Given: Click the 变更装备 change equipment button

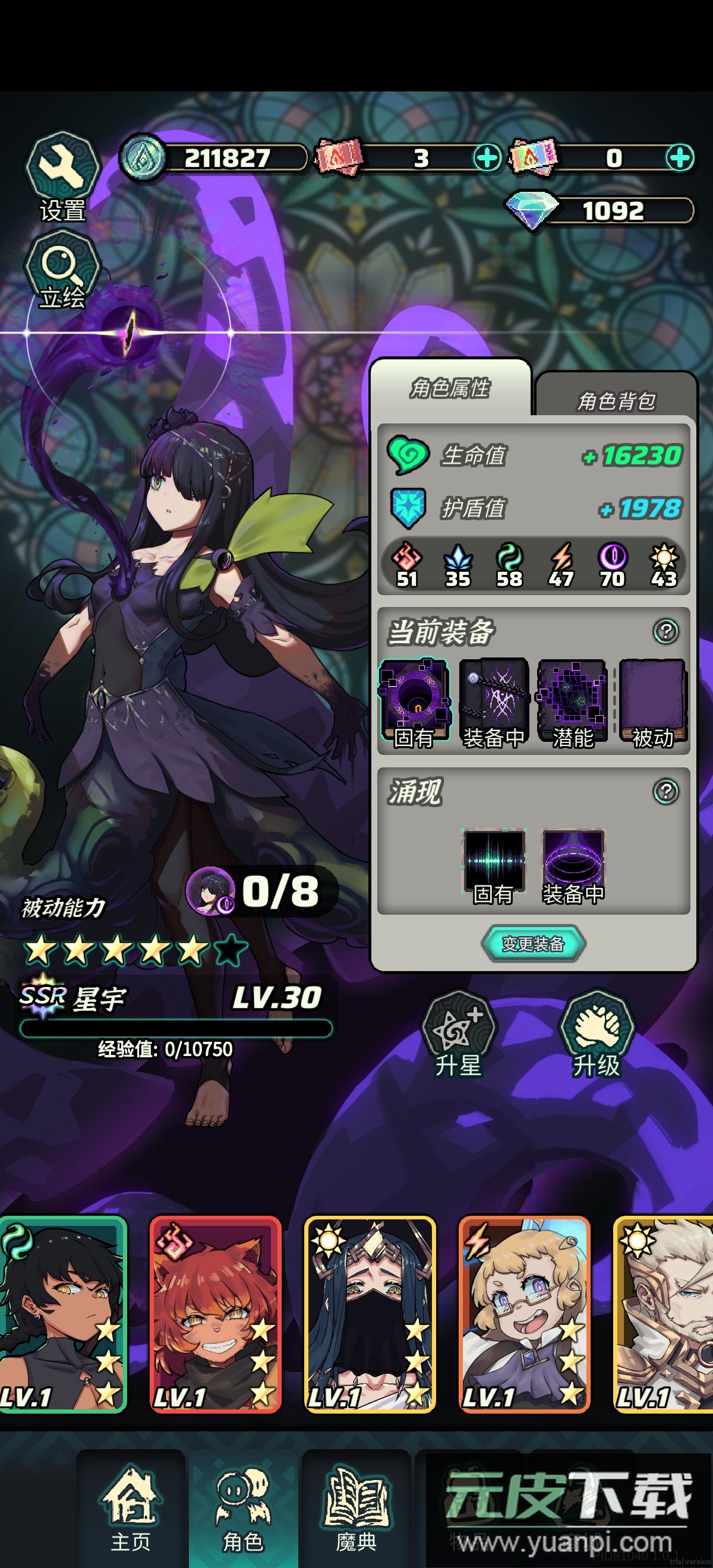Looking at the screenshot, I should (x=534, y=944).
